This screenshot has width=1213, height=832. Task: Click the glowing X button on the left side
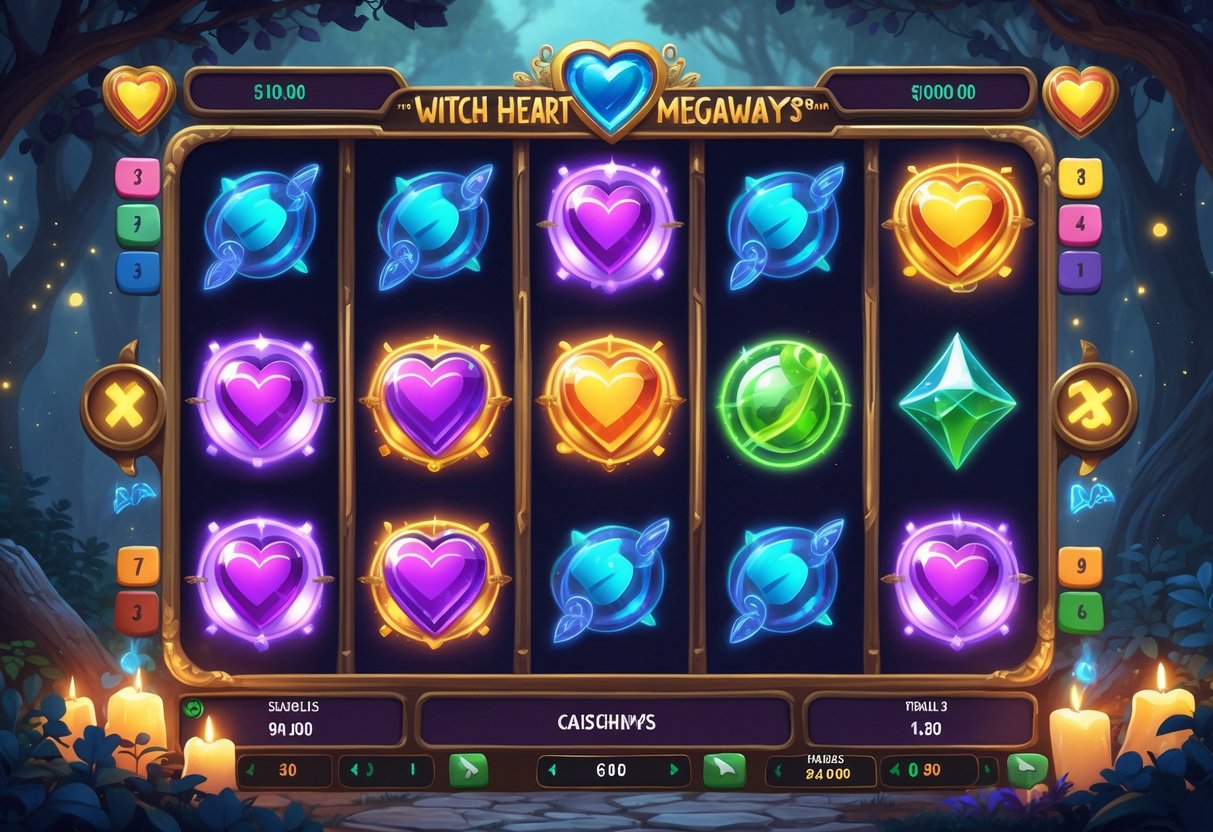click(123, 406)
